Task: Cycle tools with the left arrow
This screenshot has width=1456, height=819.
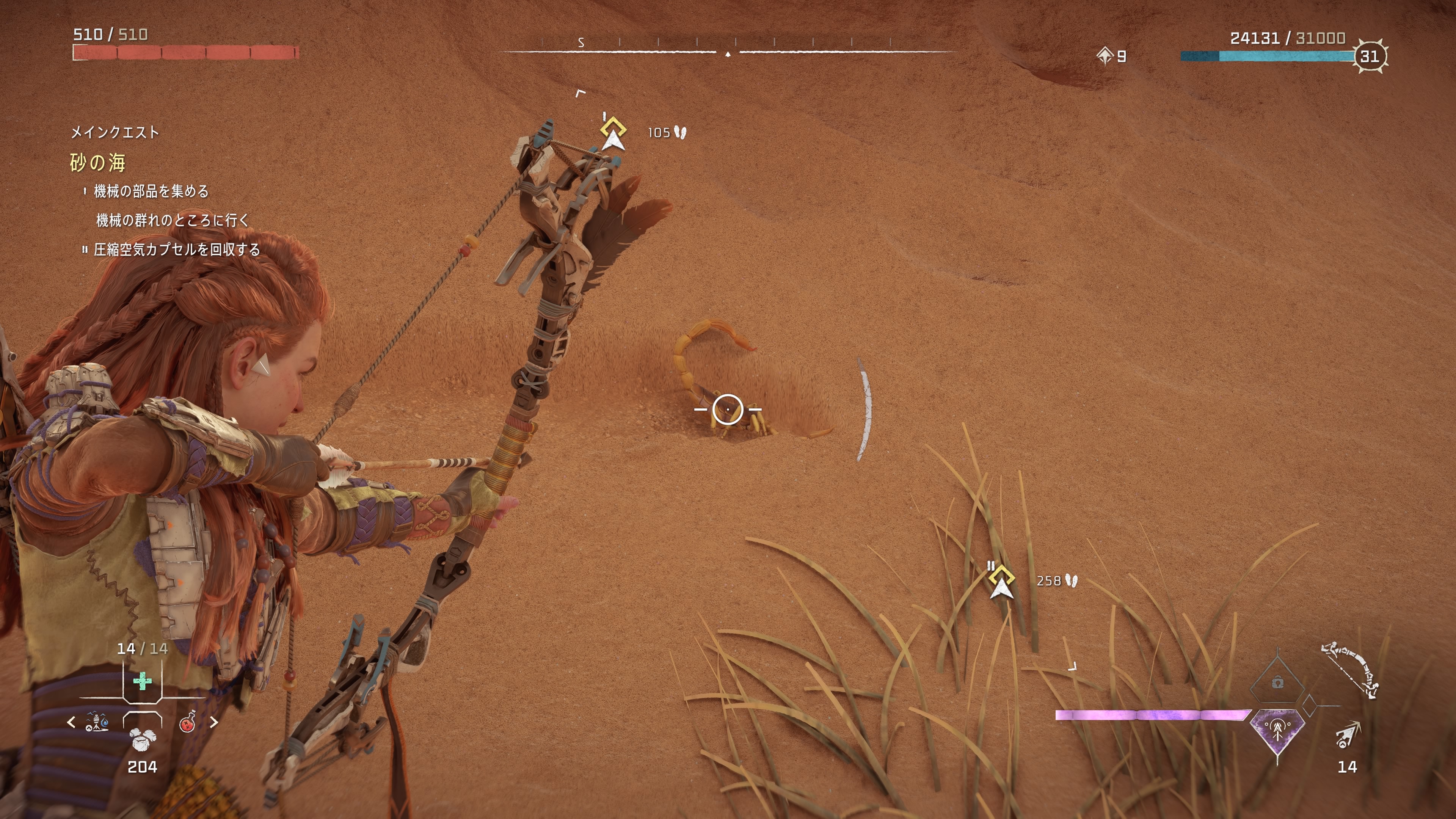Action: 71,722
